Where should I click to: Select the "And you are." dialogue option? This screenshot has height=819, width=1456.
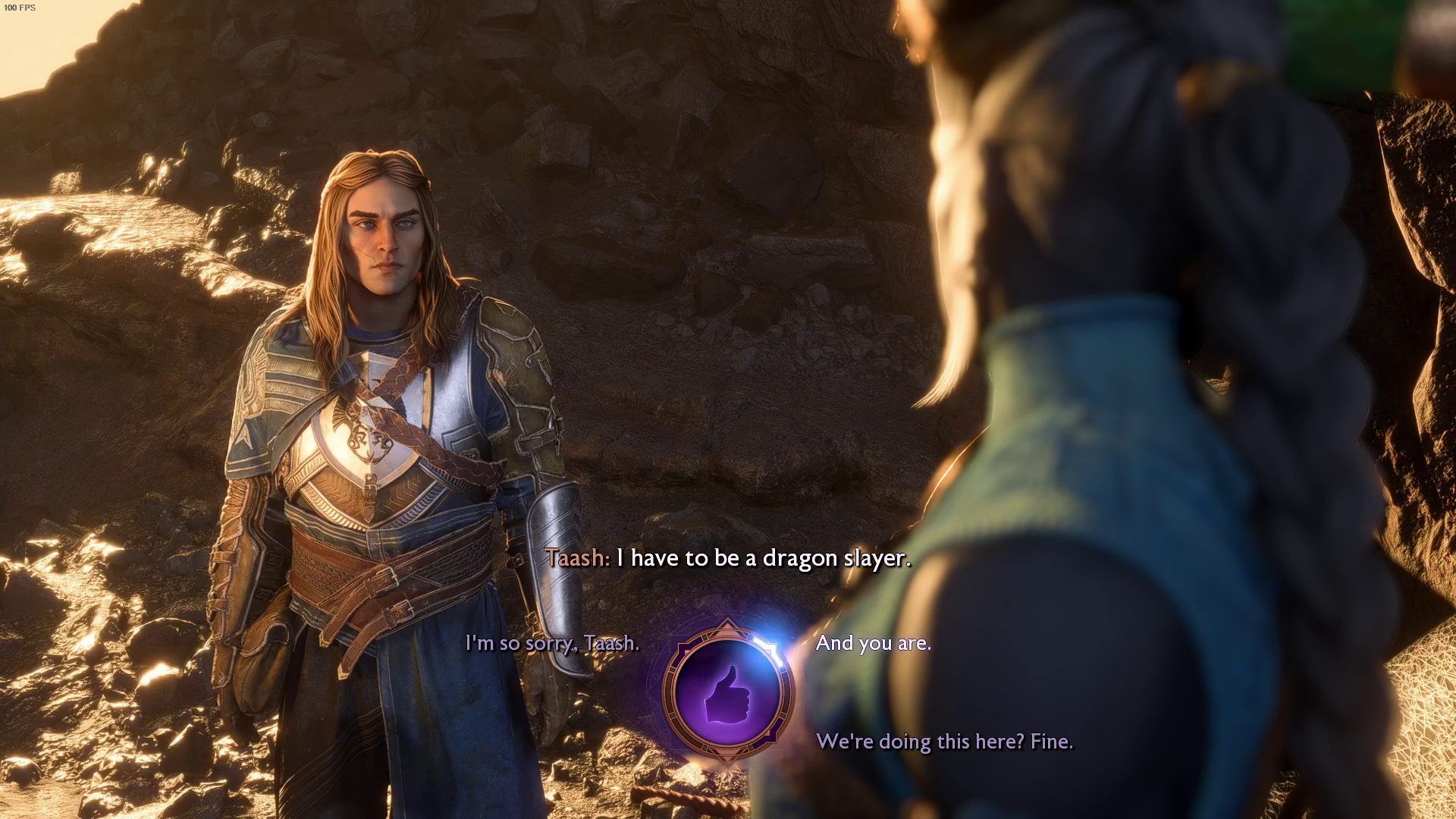873,643
